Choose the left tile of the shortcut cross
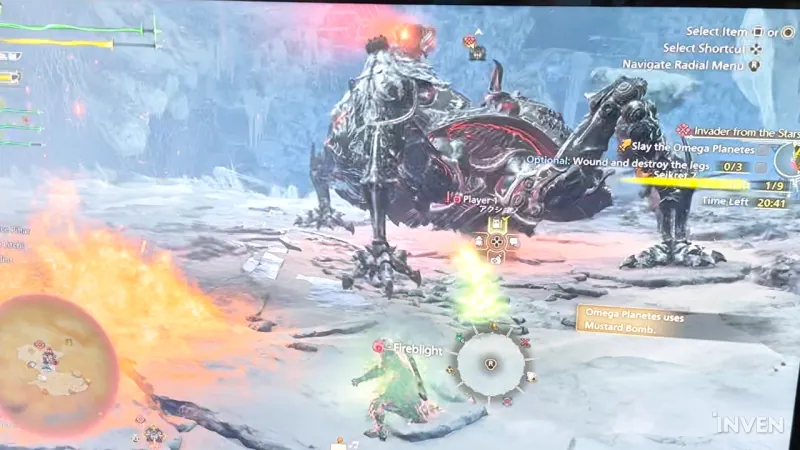 (x=478, y=241)
